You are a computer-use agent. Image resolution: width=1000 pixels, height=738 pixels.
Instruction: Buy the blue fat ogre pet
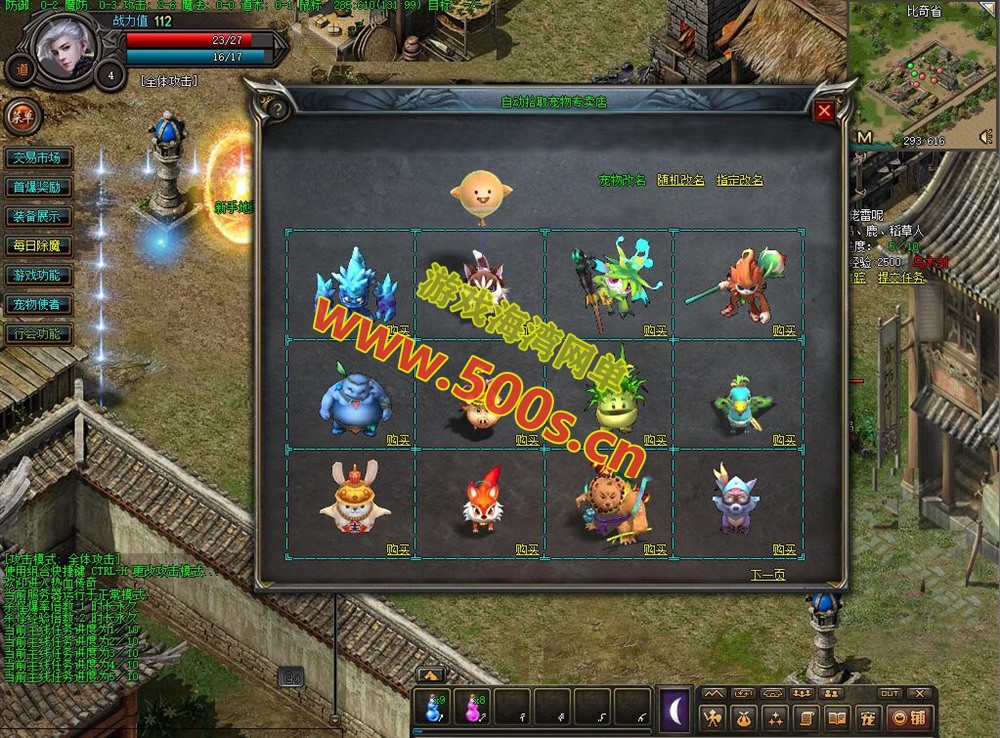398,440
